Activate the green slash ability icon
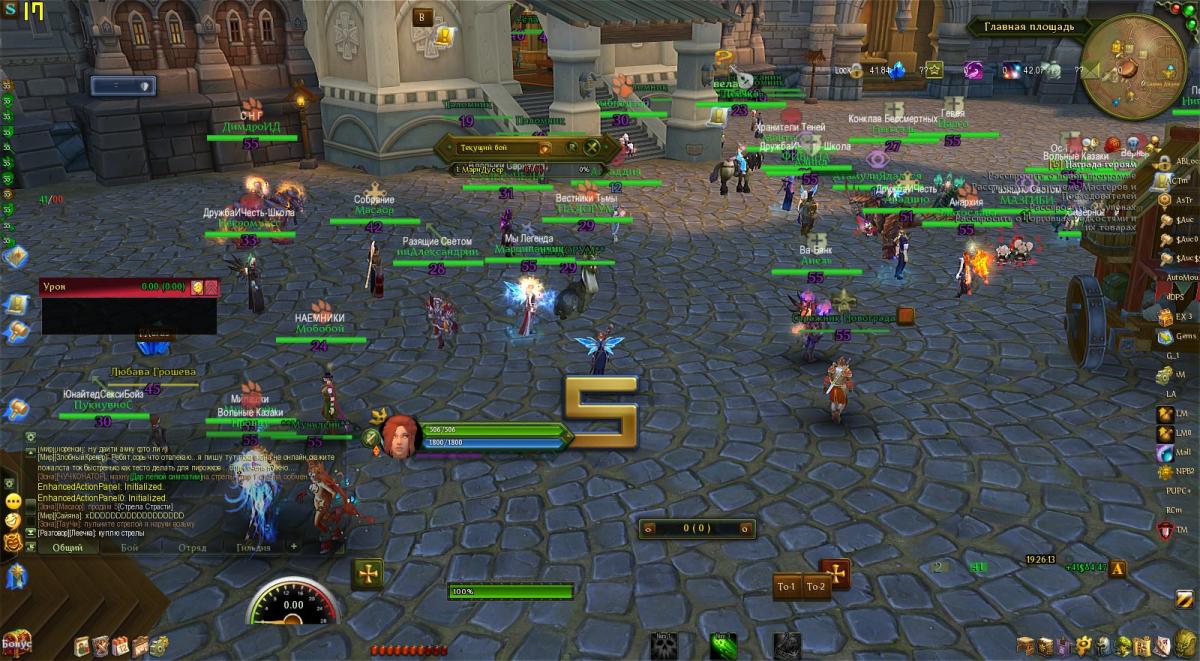The height and width of the screenshot is (661, 1200). pyautogui.click(x=722, y=645)
